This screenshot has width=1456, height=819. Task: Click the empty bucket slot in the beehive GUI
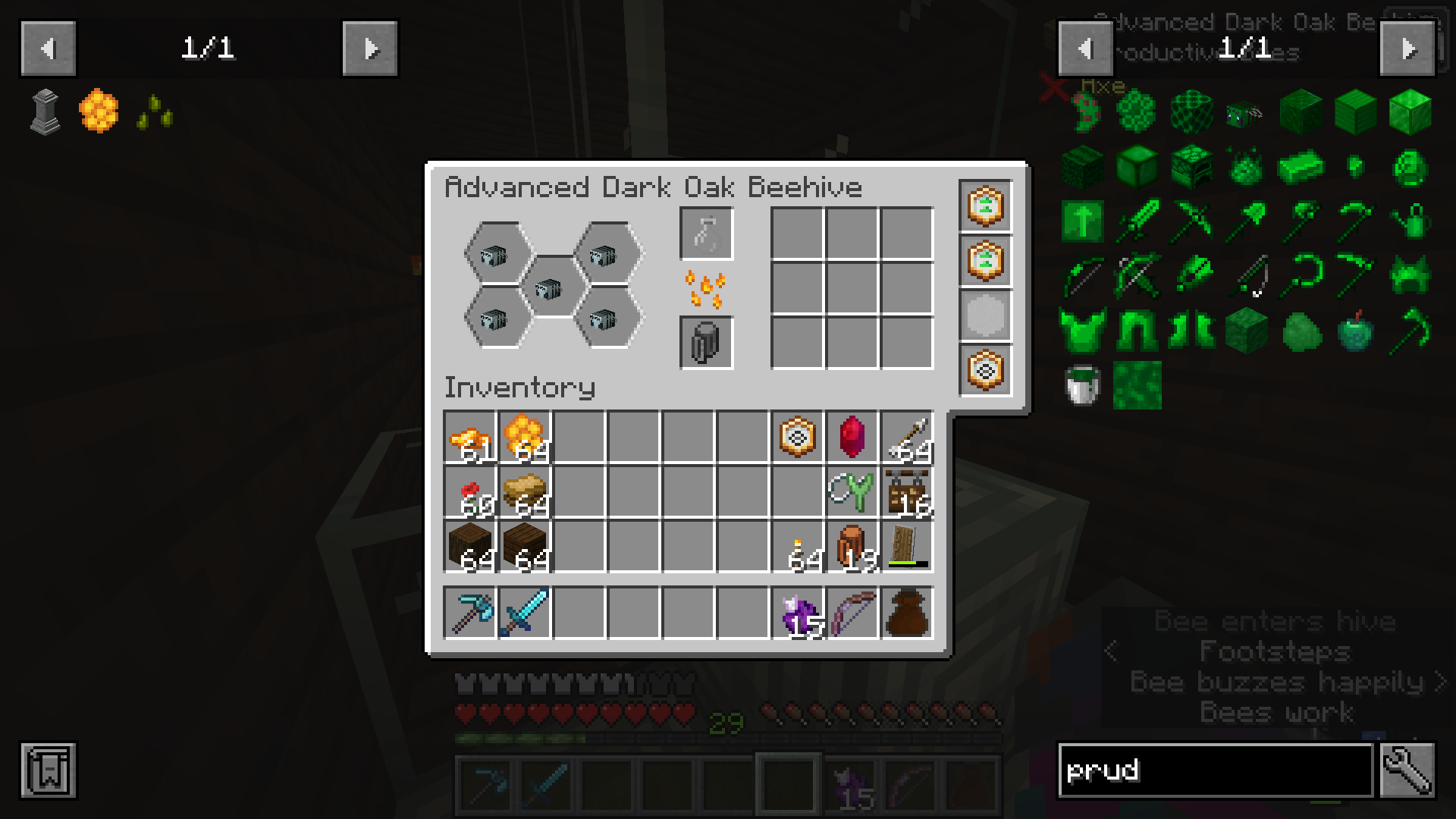706,343
